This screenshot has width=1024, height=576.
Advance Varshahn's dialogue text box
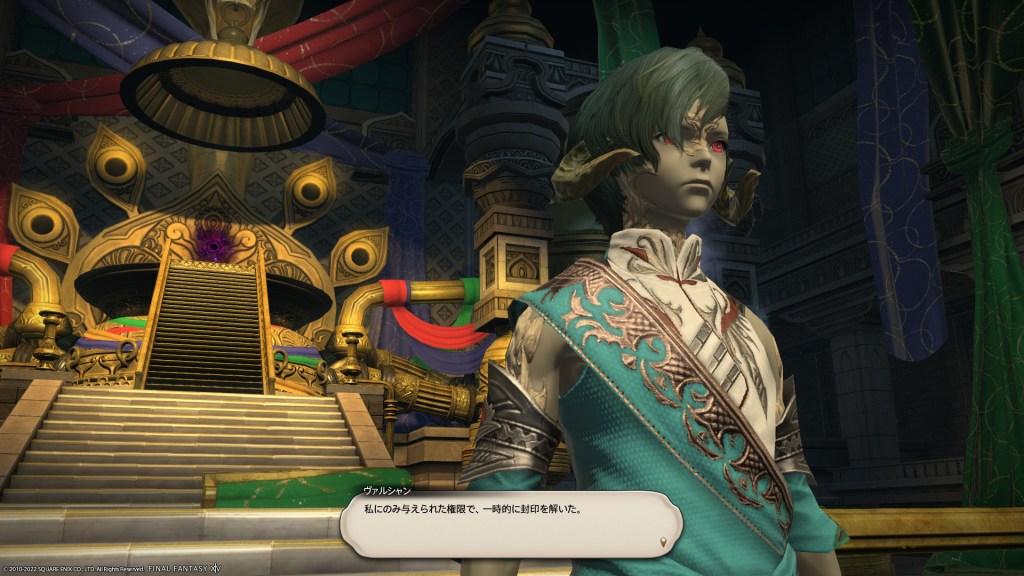508,522
